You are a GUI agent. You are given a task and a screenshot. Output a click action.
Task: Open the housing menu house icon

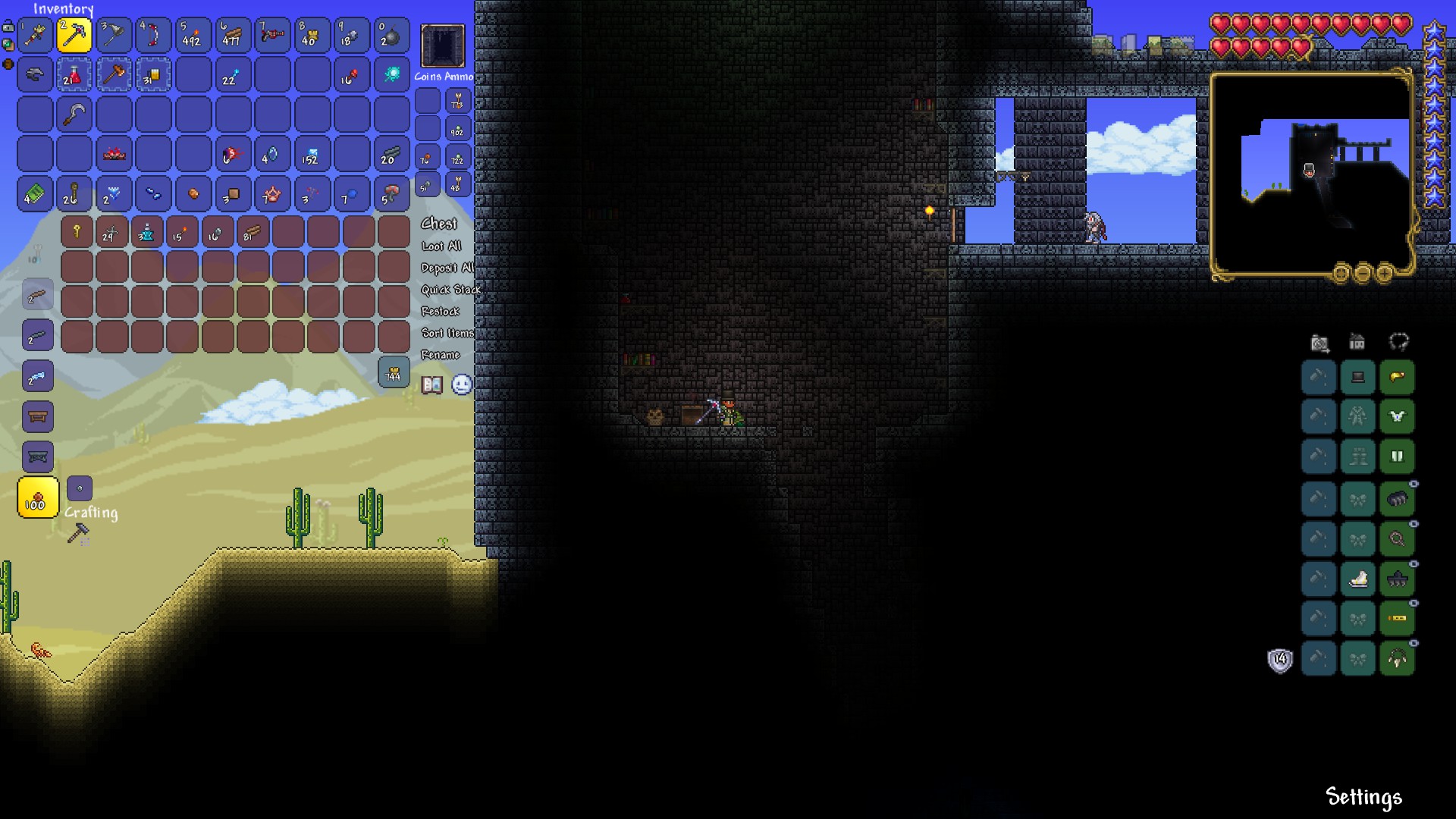pos(1357,343)
